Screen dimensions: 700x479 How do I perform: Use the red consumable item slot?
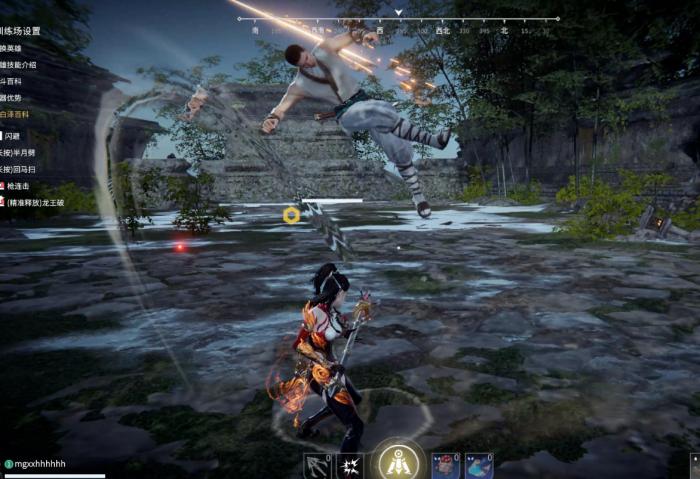[x=445, y=466]
